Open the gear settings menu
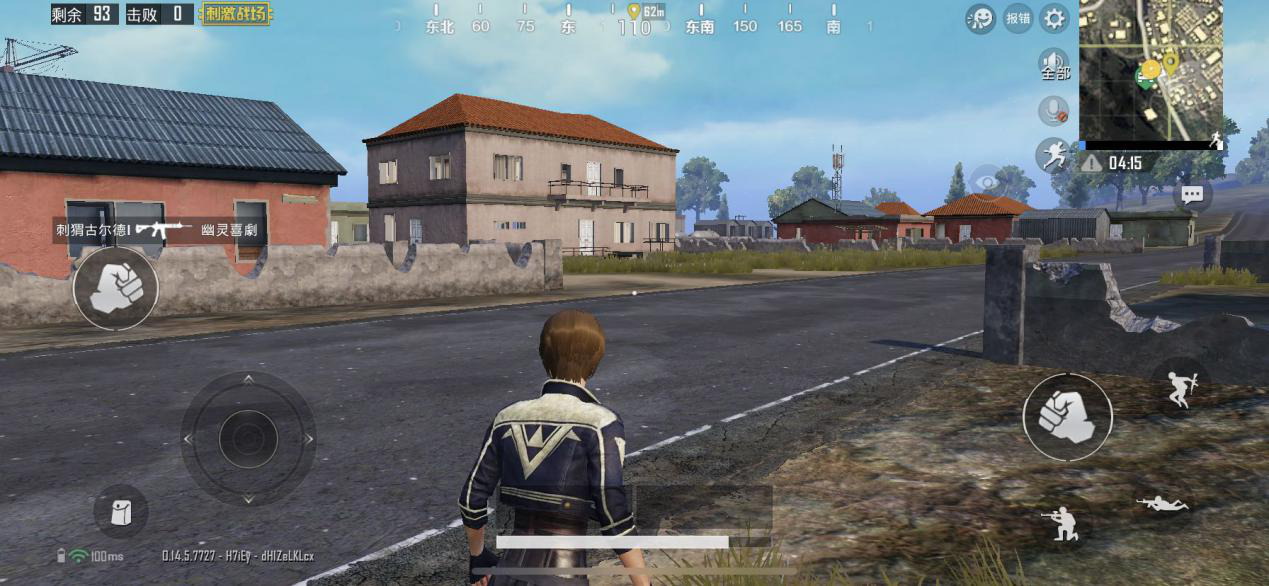1269x586 pixels. click(x=1054, y=18)
